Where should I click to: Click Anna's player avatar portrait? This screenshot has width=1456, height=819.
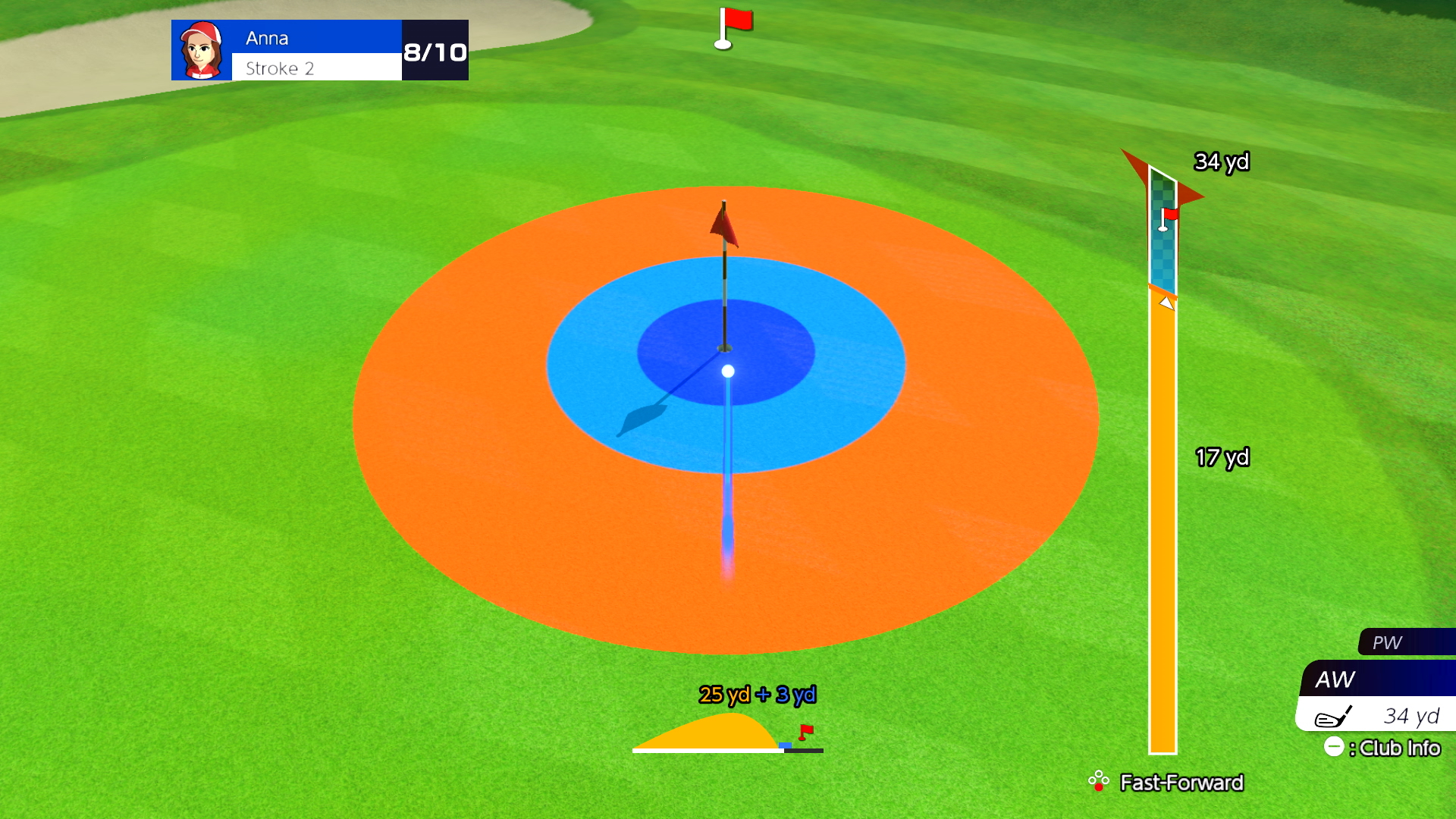pos(202,50)
